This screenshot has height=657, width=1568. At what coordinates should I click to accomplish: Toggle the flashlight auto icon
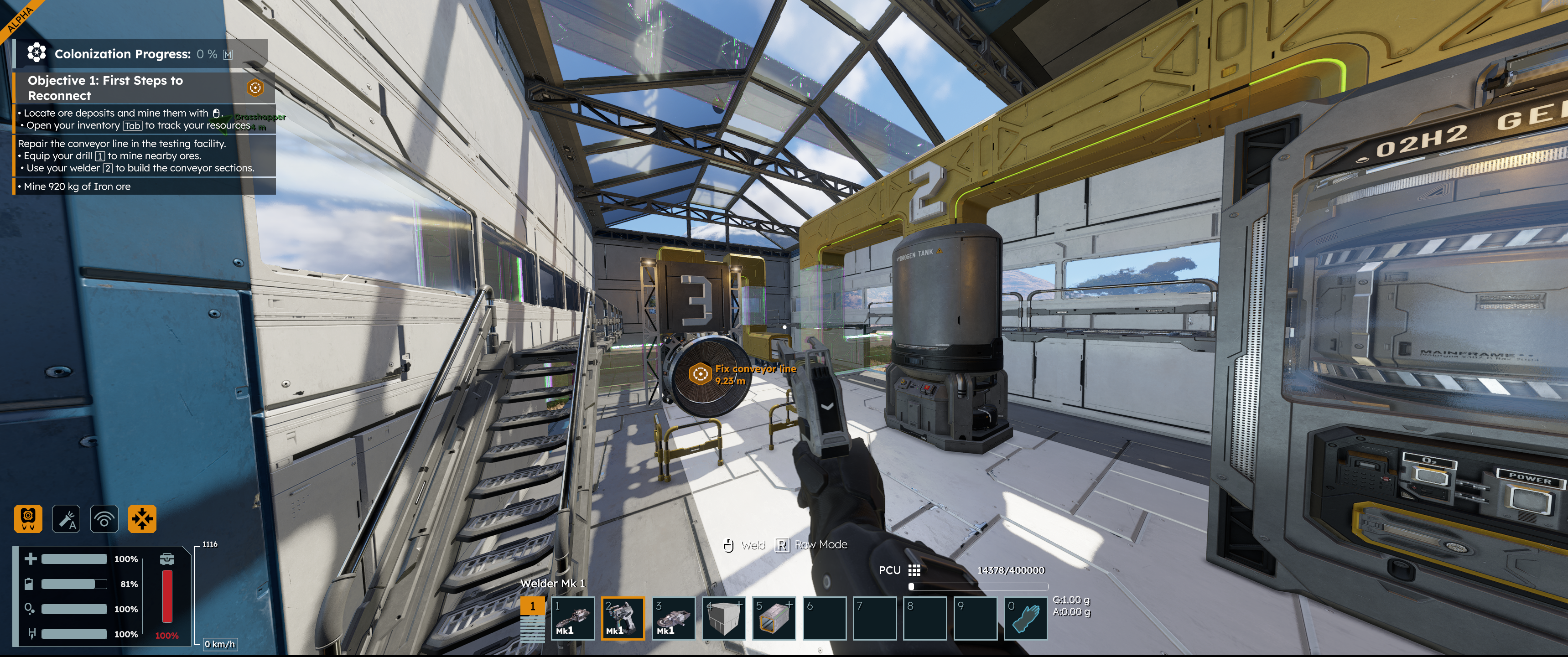pos(66,519)
